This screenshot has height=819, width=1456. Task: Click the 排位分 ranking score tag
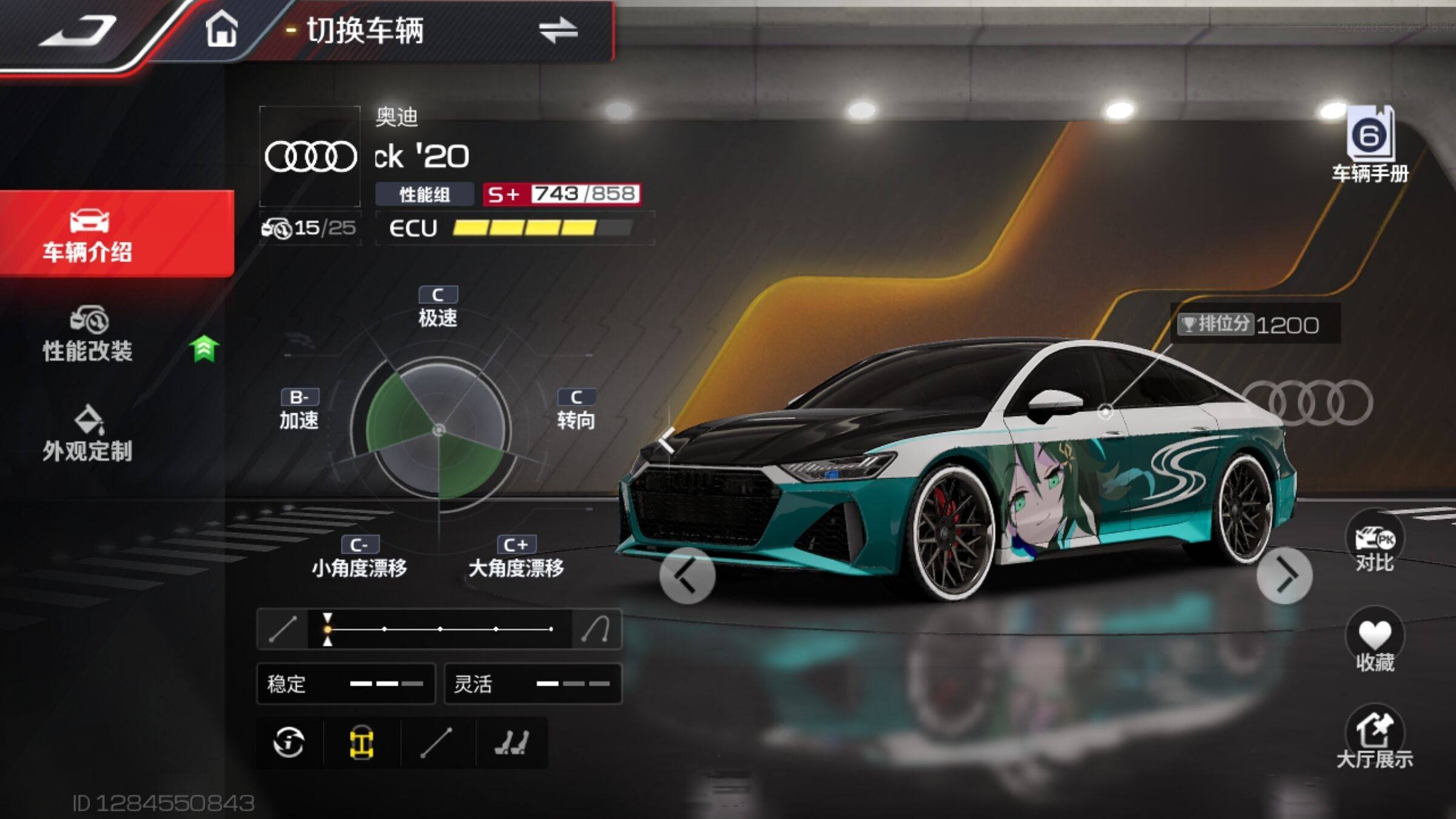(1255, 325)
